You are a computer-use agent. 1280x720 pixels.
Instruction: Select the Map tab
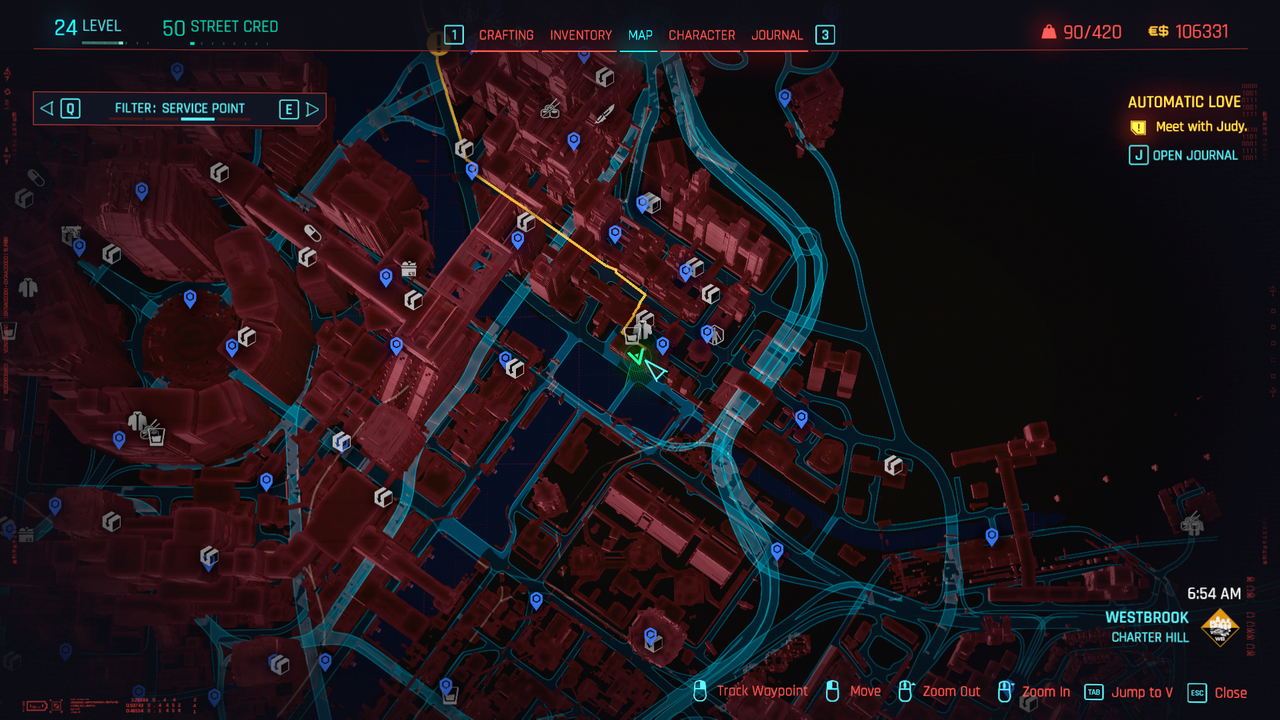(x=640, y=35)
